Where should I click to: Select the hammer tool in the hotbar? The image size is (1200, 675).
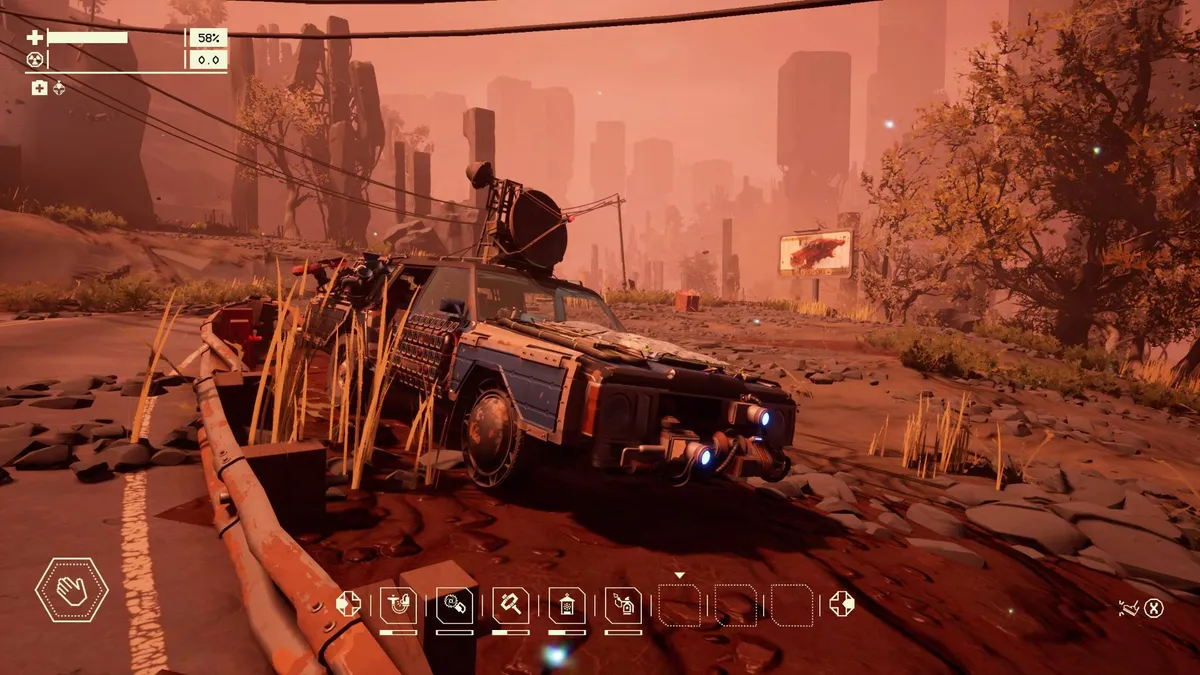click(511, 604)
